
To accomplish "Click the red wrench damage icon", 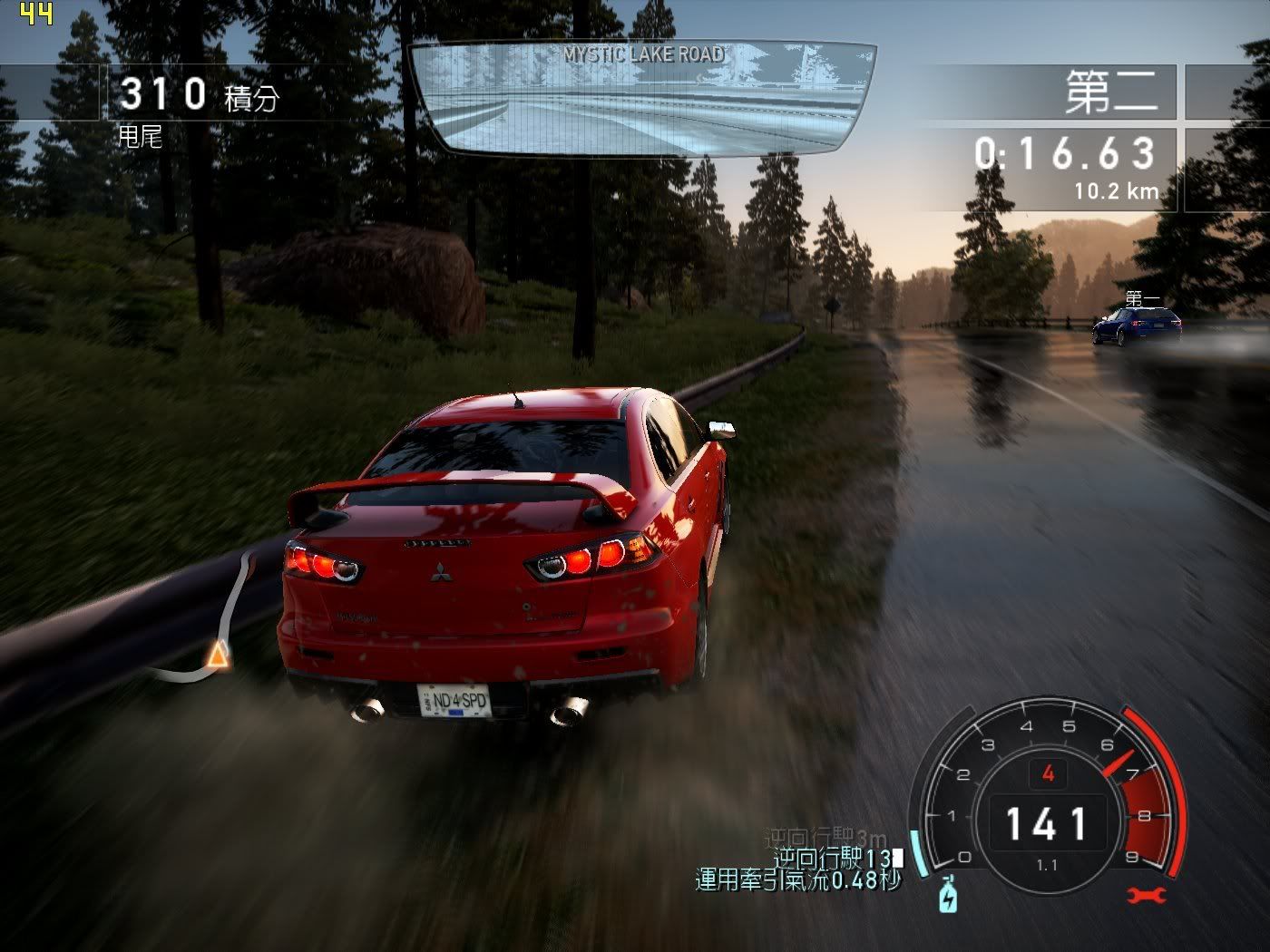I will pos(1146,896).
